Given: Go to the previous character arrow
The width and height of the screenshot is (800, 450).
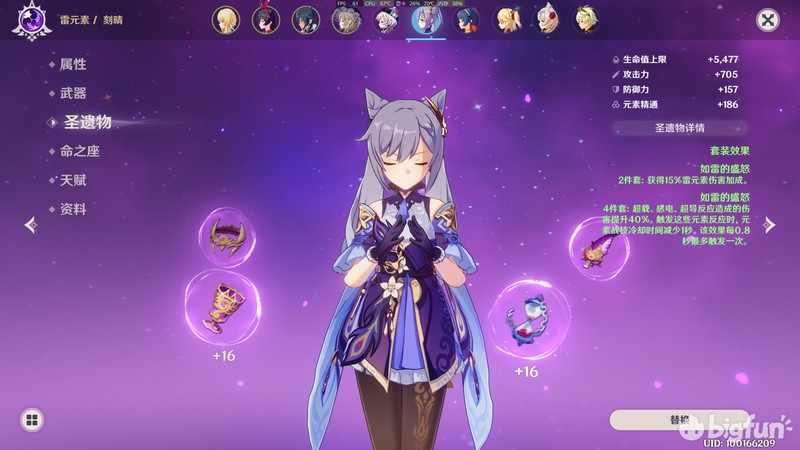Looking at the screenshot, I should [x=30, y=225].
